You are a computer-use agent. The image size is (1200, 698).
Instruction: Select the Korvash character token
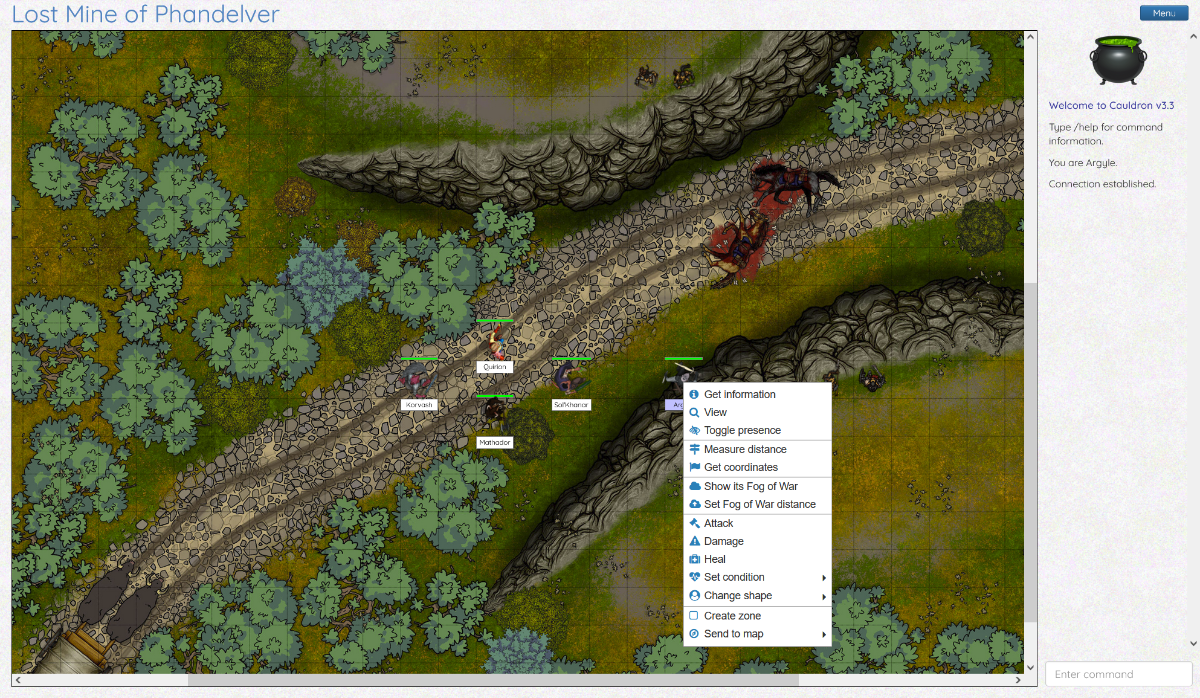(417, 379)
